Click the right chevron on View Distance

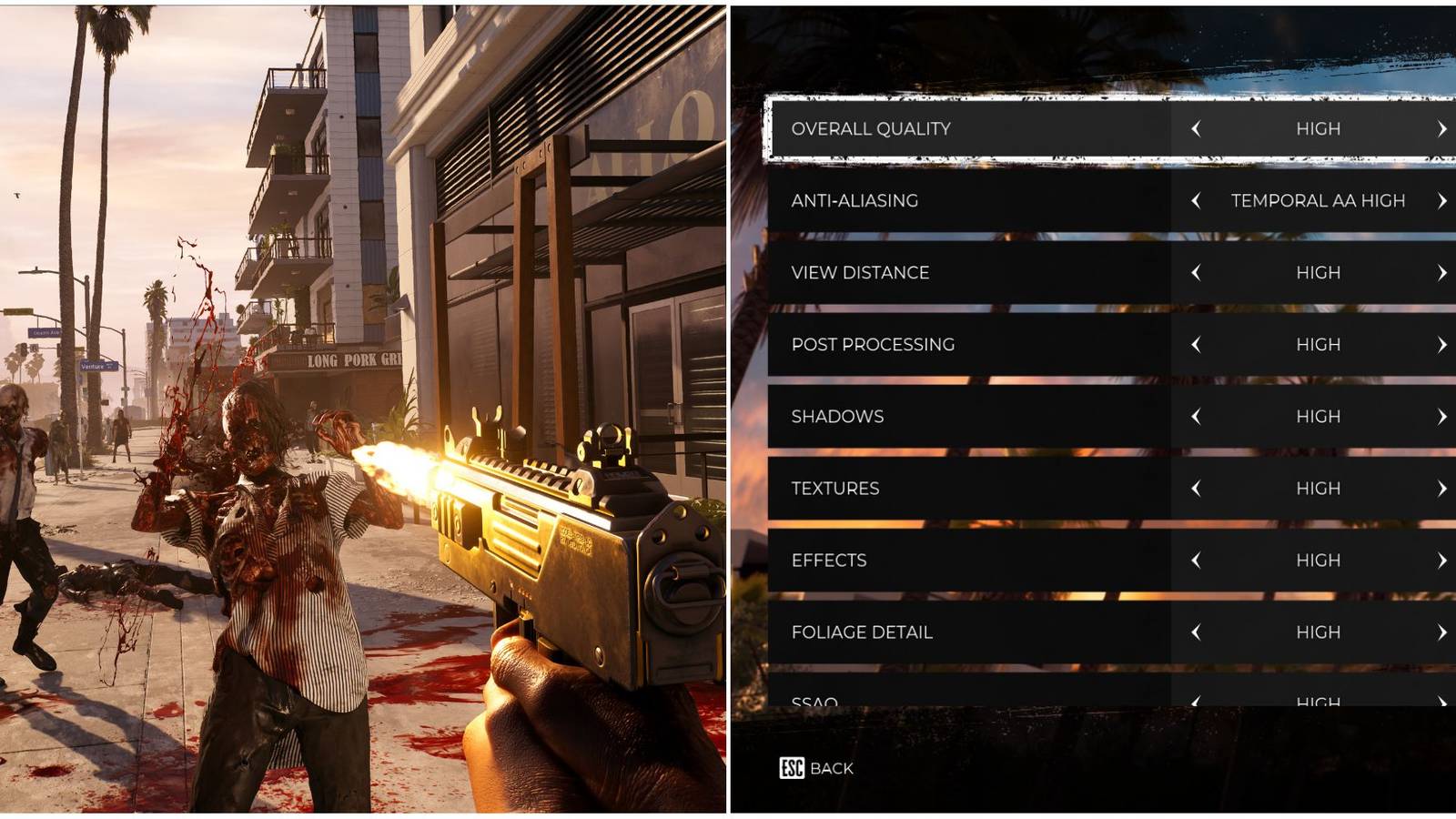pos(1441,272)
